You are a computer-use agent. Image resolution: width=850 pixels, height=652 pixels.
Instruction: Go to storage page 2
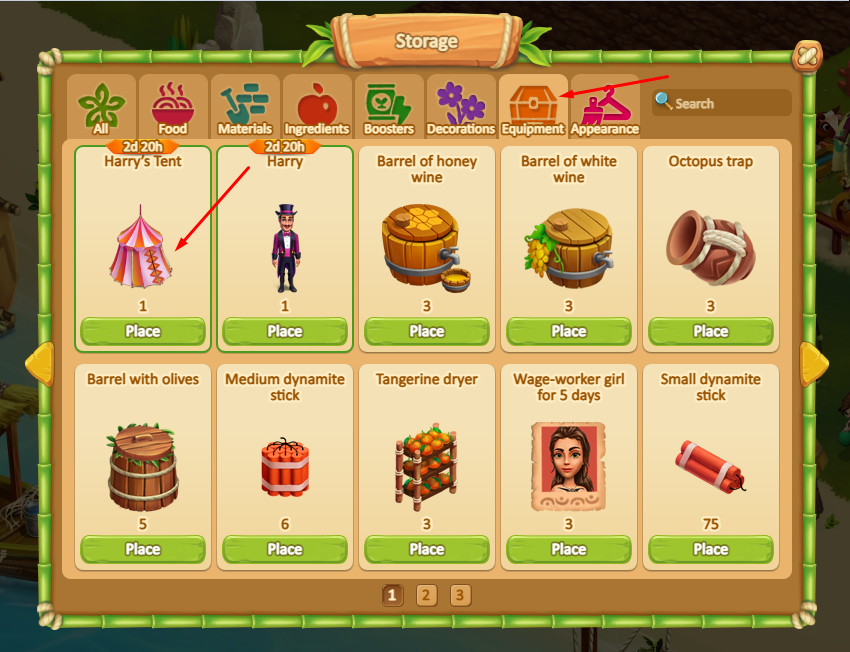click(426, 596)
